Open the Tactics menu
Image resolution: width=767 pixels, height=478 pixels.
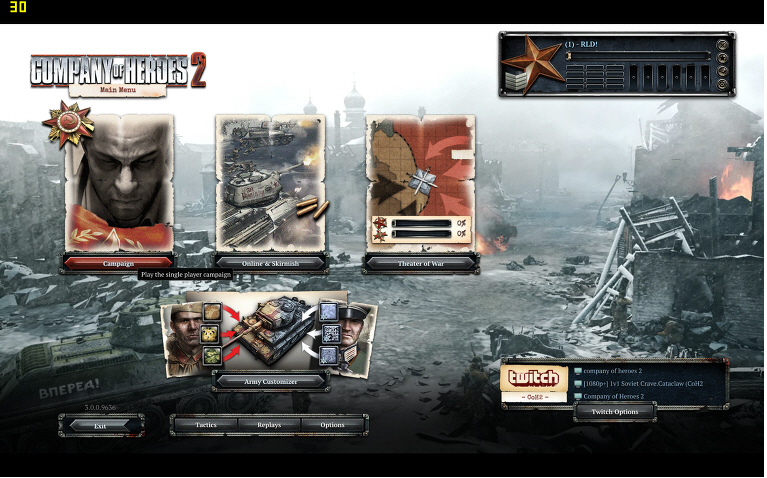click(206, 425)
